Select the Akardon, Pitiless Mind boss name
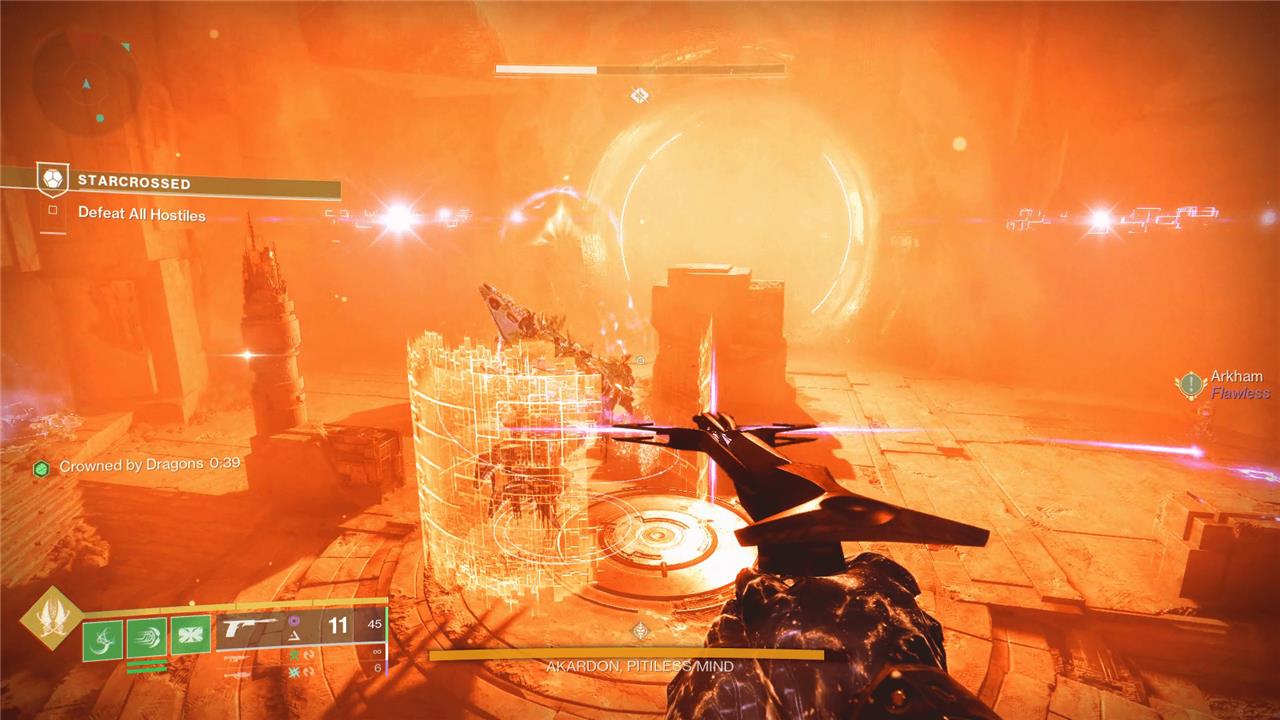 [x=640, y=666]
